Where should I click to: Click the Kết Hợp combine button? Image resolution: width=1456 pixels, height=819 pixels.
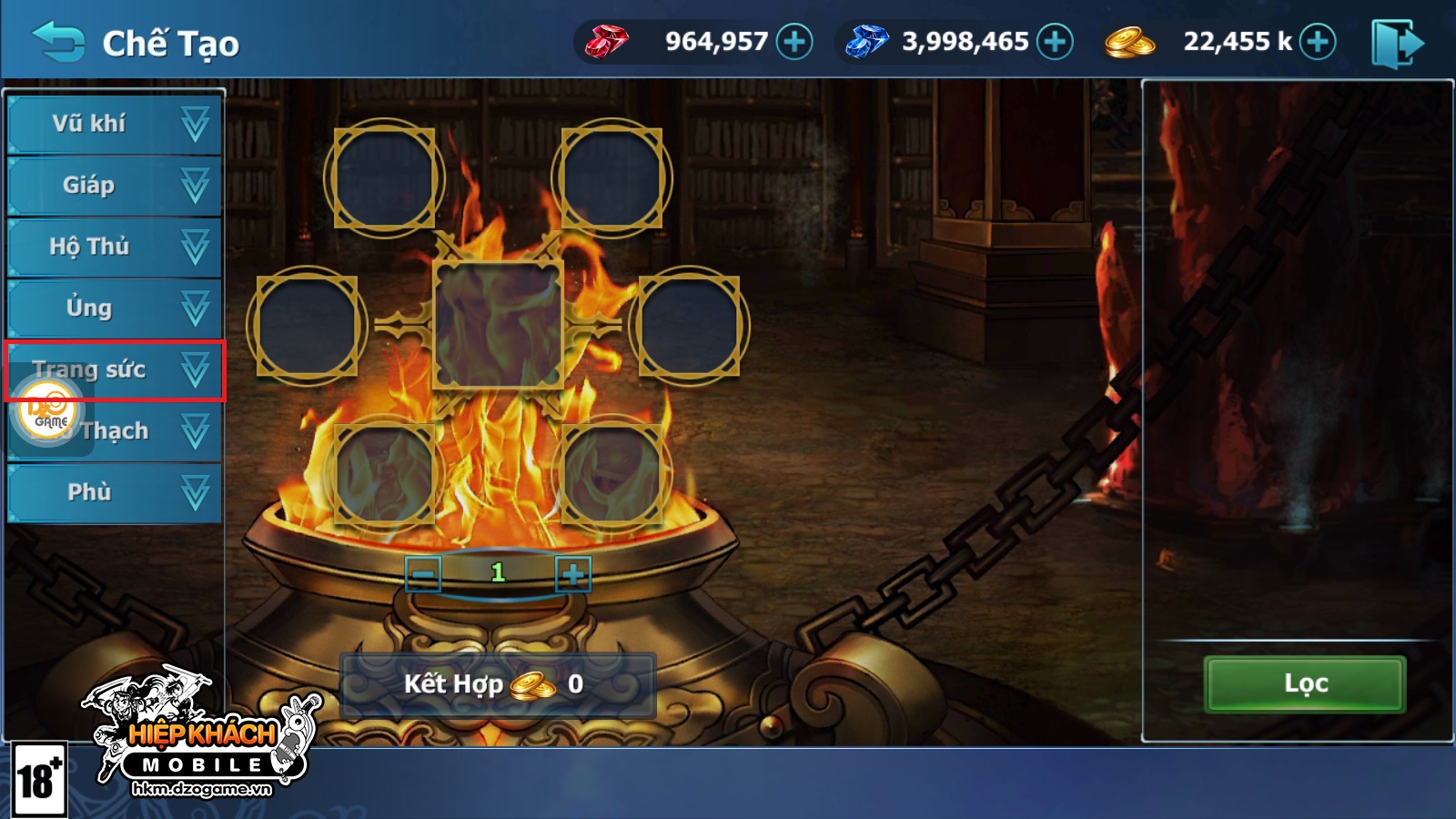(497, 684)
